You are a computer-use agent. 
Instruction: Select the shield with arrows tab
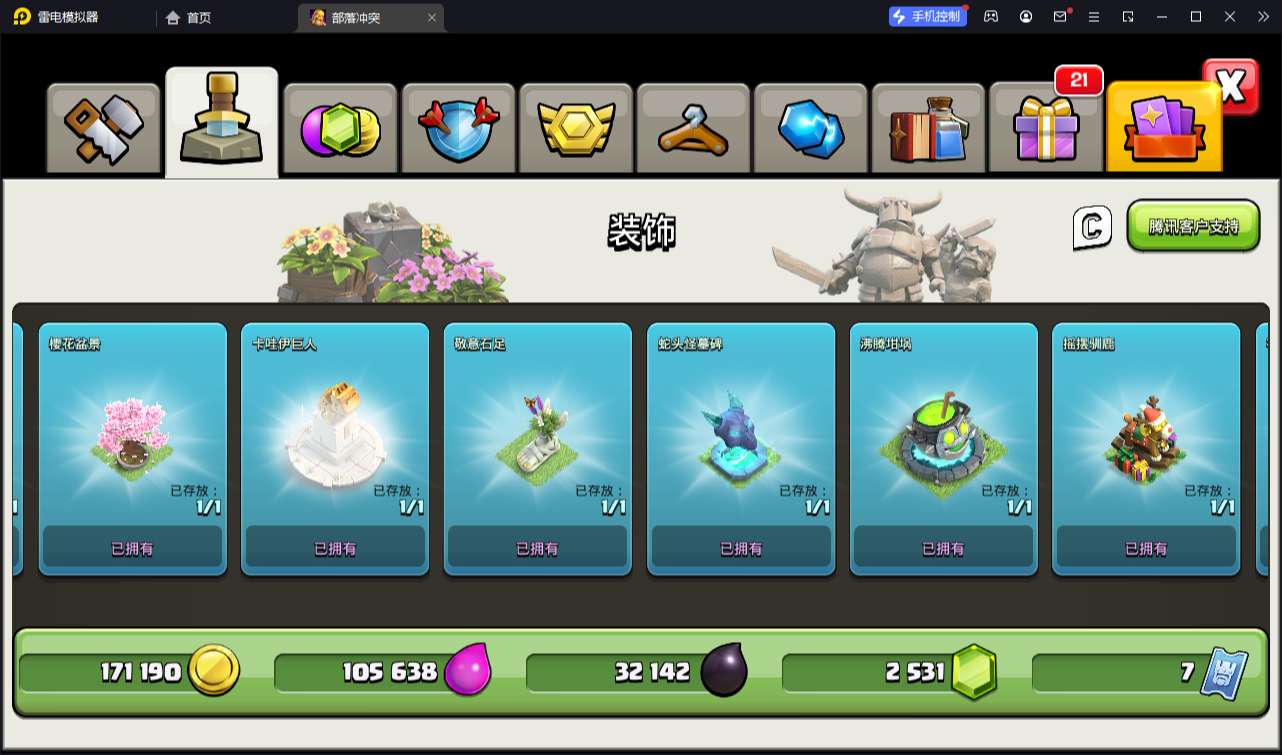click(x=458, y=129)
